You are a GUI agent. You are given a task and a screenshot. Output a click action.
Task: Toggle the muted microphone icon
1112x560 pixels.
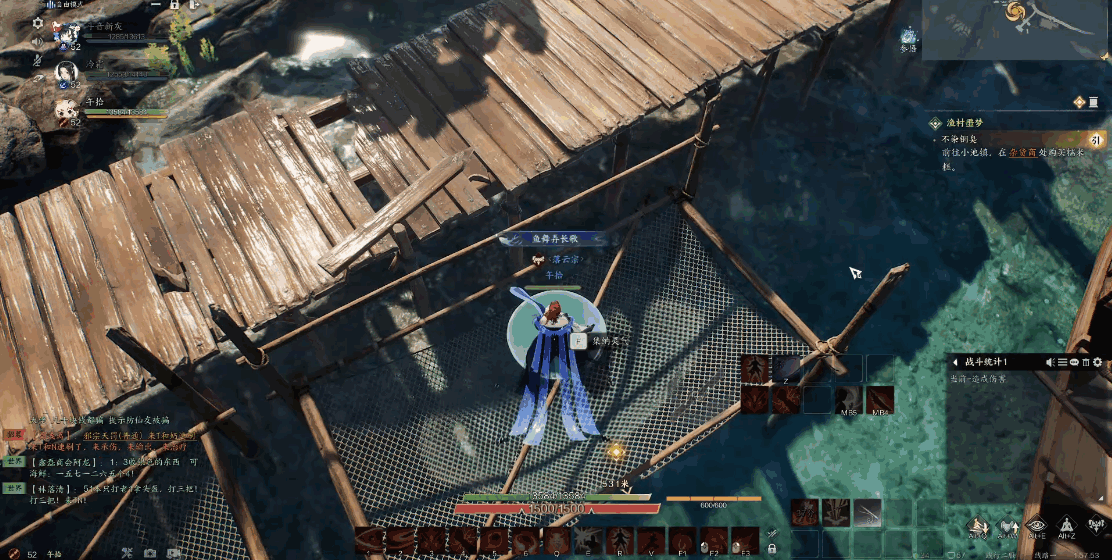[x=38, y=60]
